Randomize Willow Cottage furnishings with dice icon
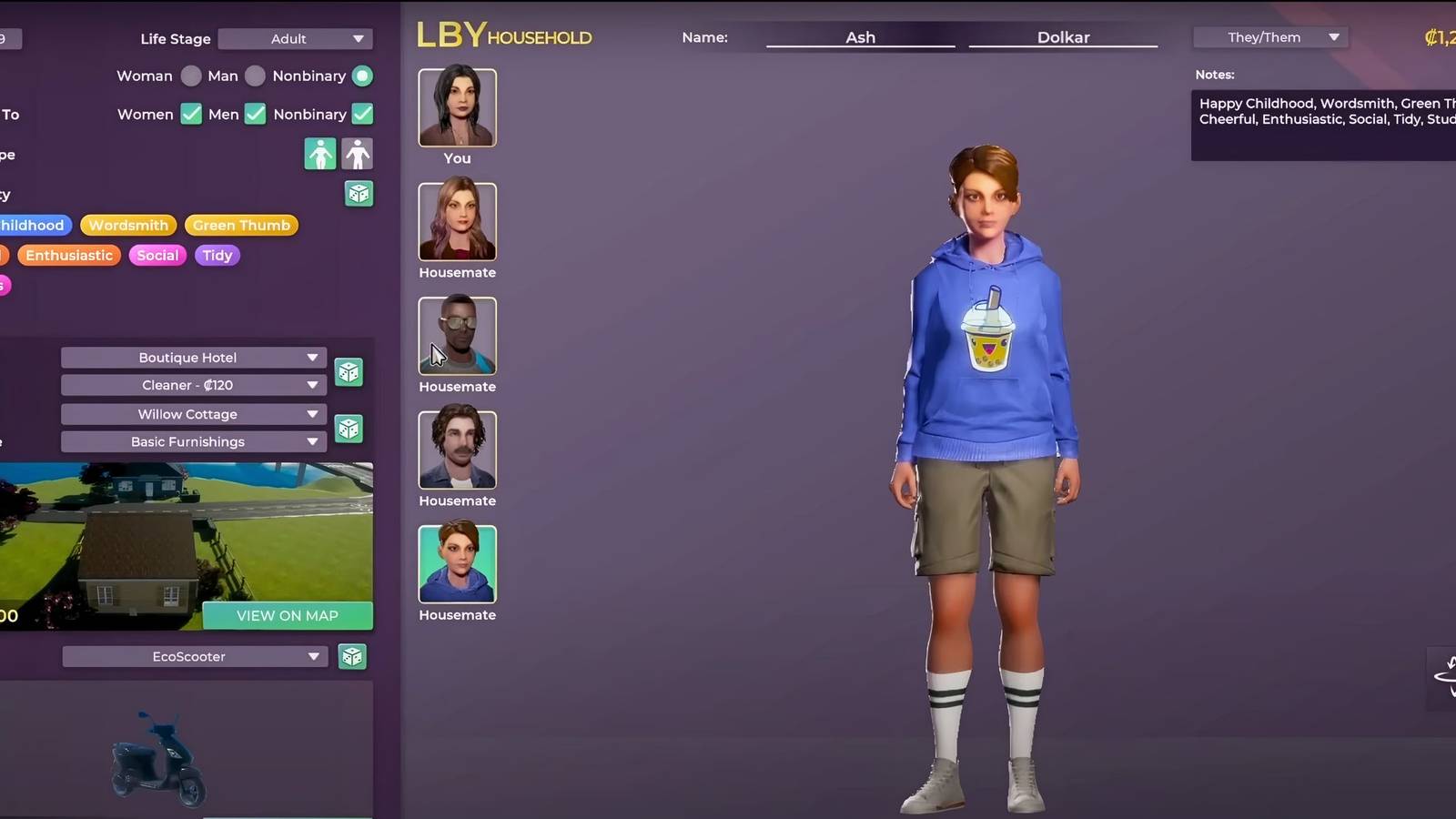 coord(349,428)
